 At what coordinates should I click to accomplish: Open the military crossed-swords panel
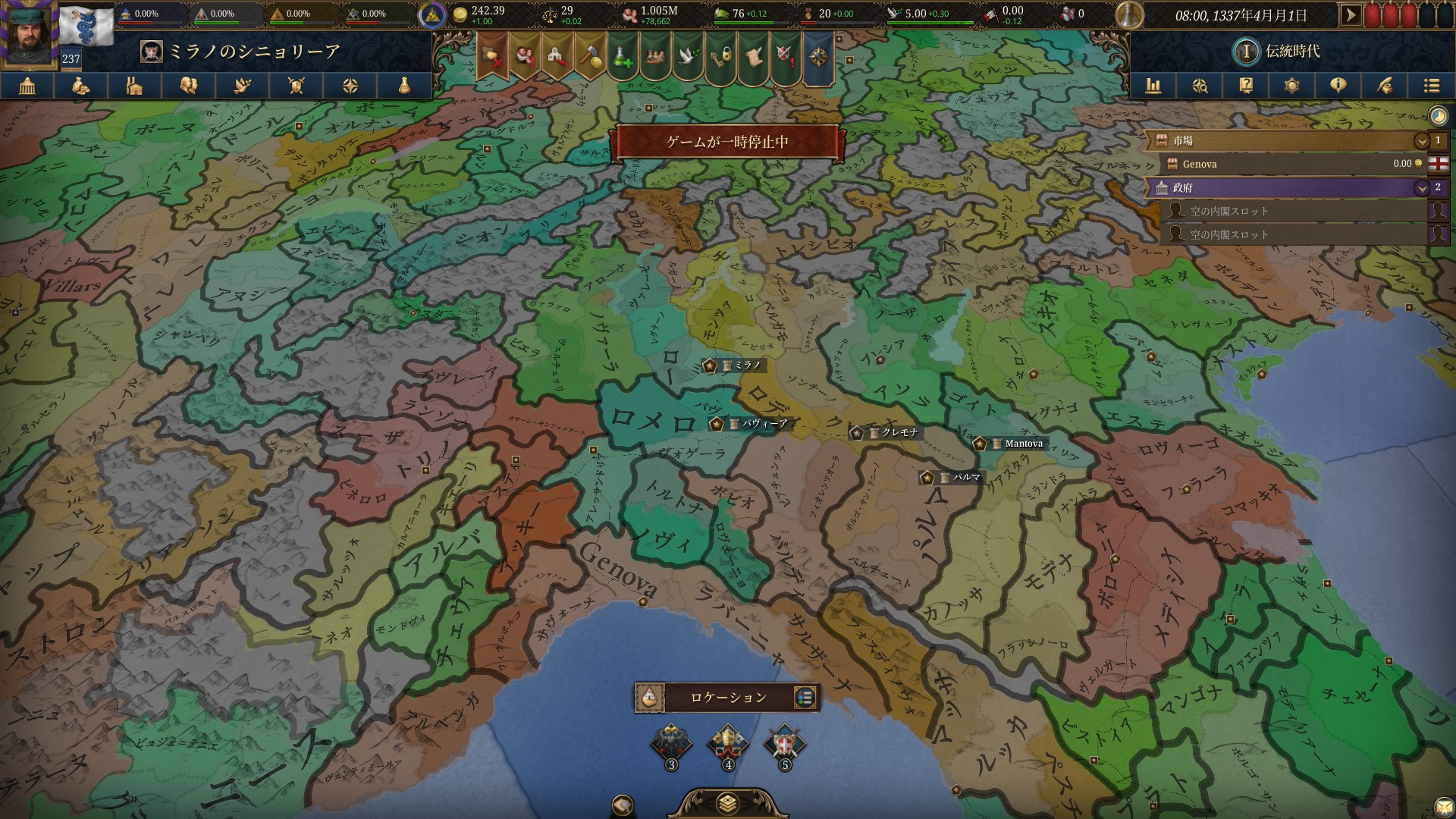296,86
